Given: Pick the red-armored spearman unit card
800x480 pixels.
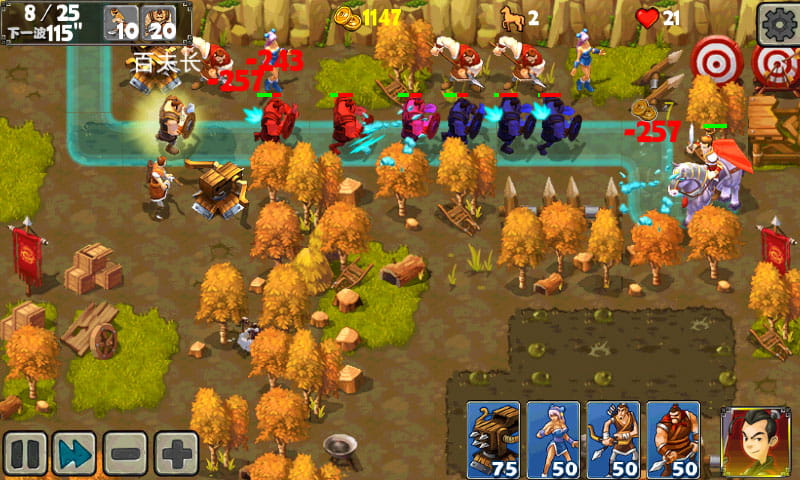Looking at the screenshot, I should (x=673, y=440).
